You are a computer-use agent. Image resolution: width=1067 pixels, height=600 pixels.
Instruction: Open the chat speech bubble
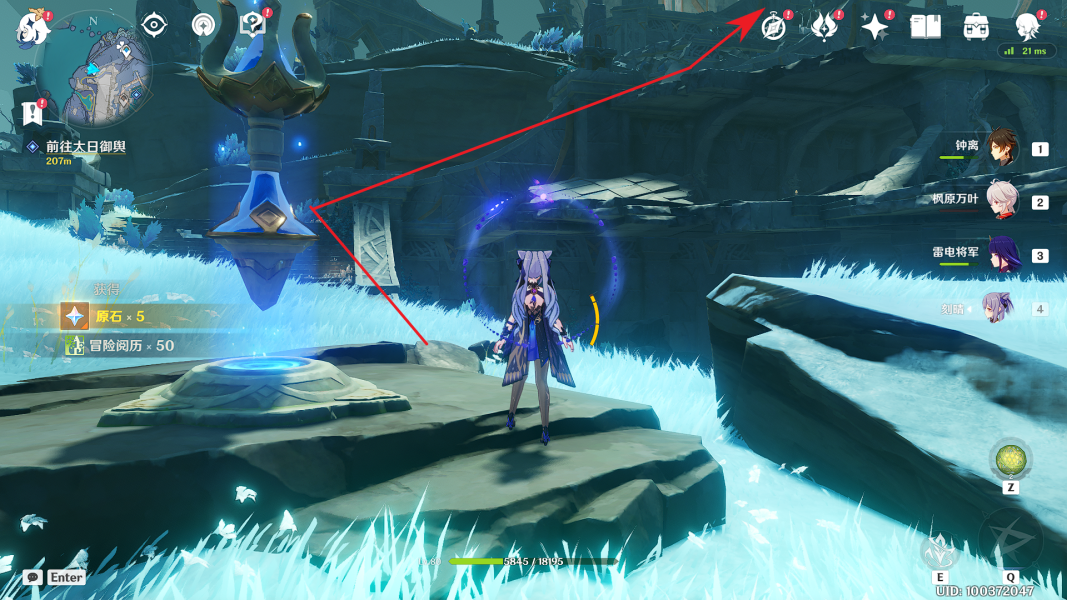(x=33, y=577)
